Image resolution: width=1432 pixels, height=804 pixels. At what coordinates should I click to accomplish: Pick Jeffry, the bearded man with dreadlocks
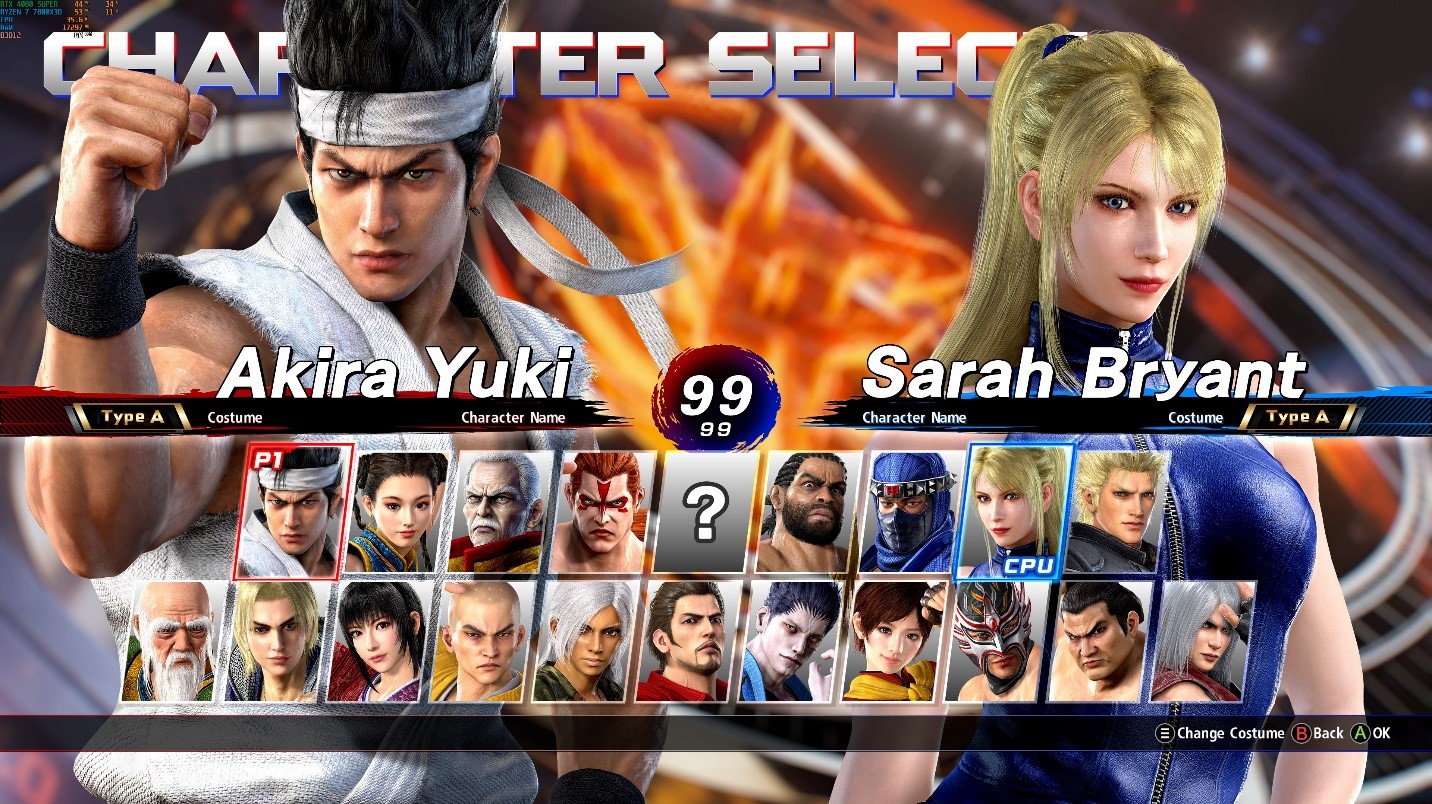[x=808, y=512]
